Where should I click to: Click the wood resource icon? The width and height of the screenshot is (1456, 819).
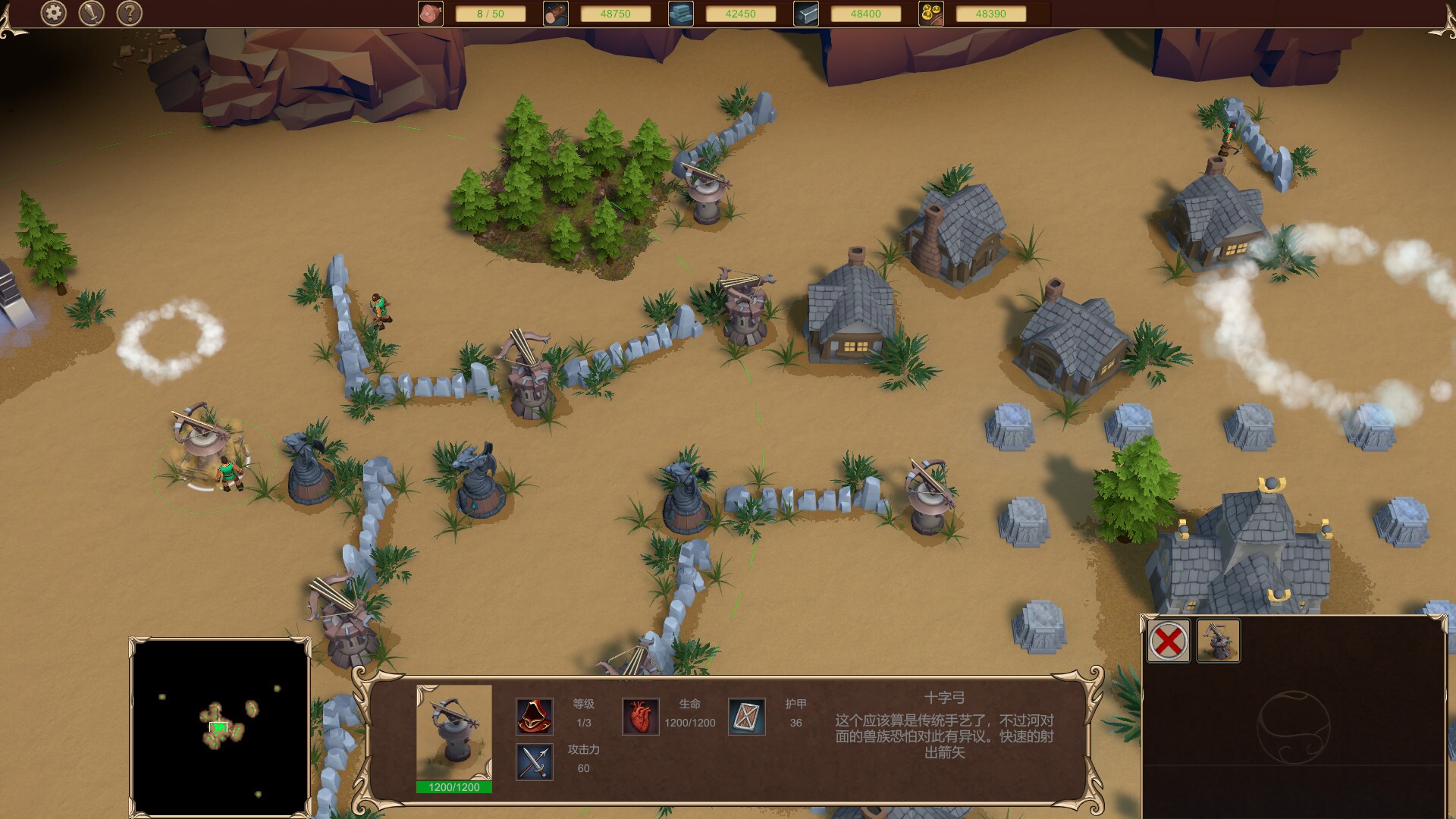(556, 12)
